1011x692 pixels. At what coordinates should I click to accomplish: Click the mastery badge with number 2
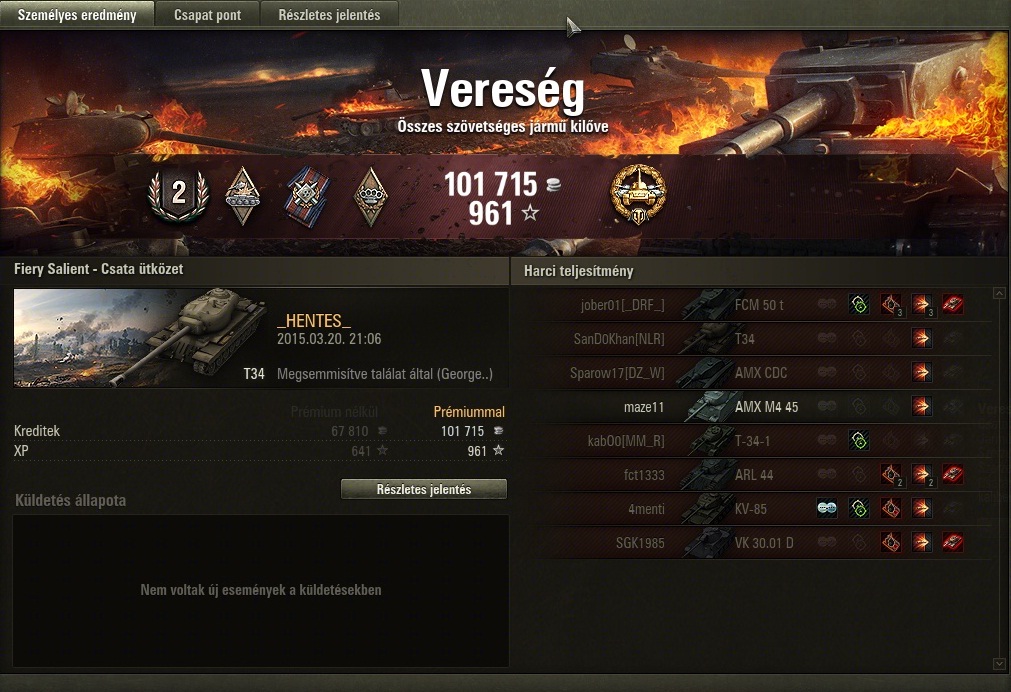coord(178,193)
